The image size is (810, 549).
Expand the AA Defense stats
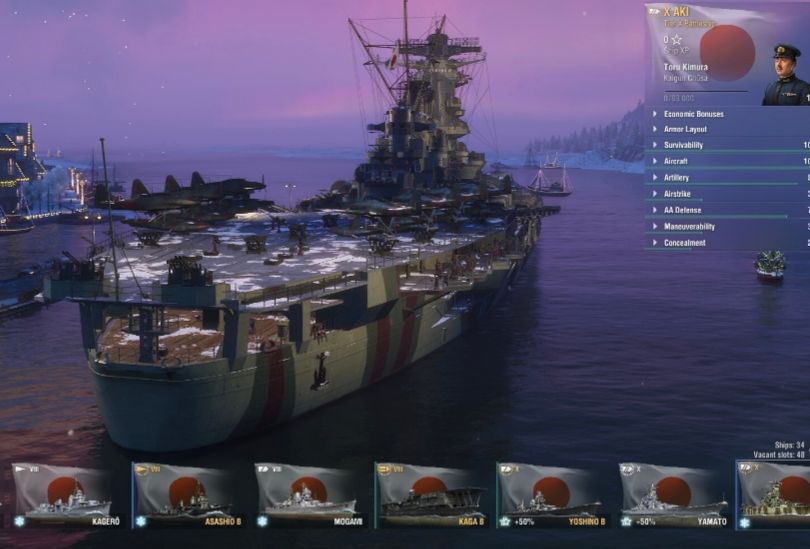coord(682,210)
